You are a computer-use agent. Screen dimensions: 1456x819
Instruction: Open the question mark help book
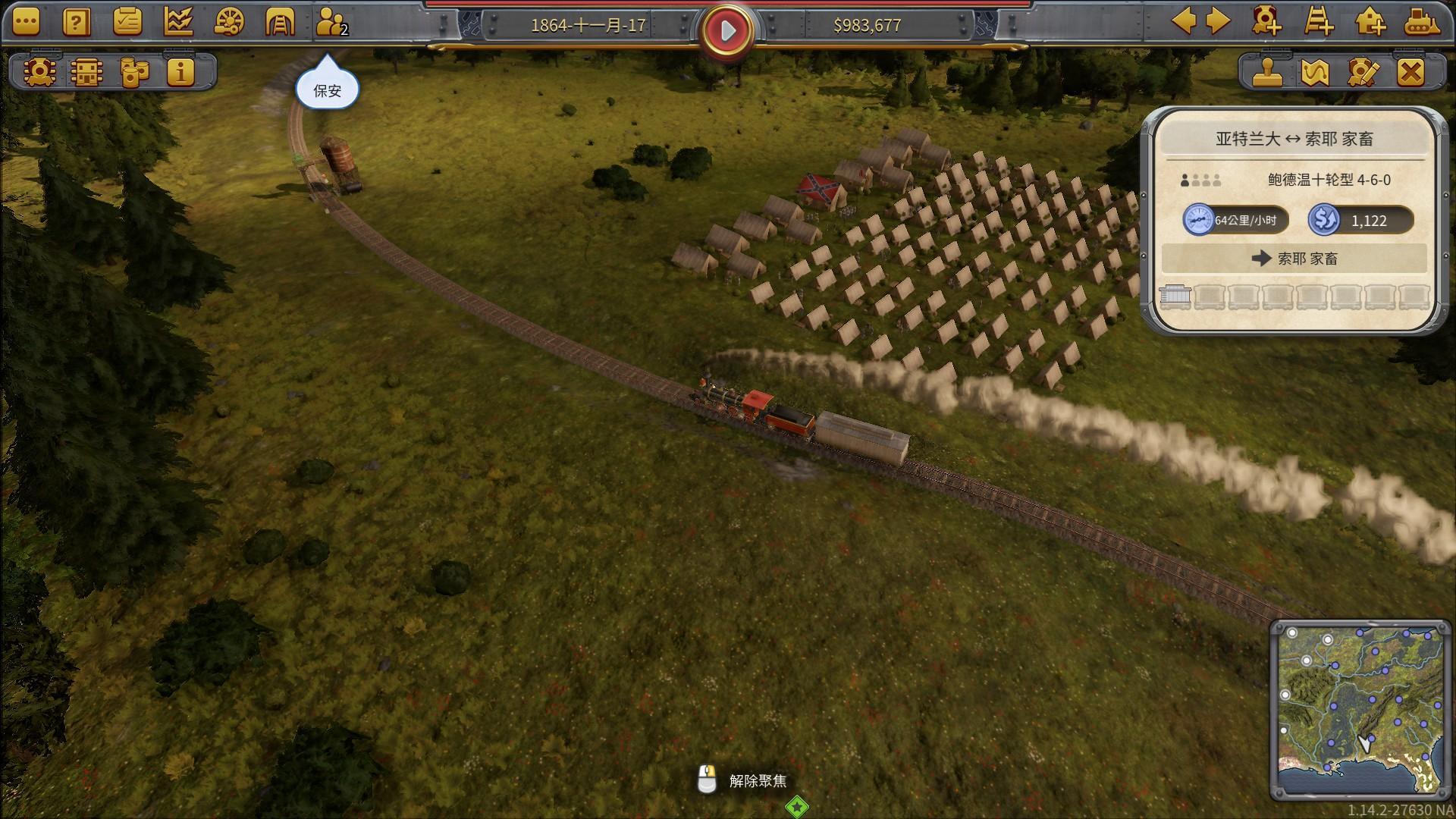click(x=76, y=23)
